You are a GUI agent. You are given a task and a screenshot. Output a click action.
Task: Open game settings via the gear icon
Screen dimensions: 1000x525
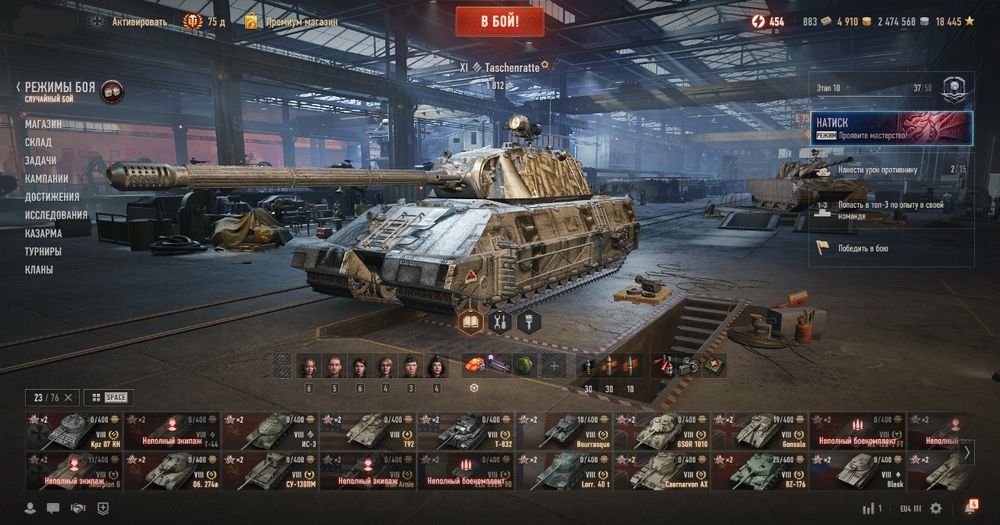tap(936, 508)
